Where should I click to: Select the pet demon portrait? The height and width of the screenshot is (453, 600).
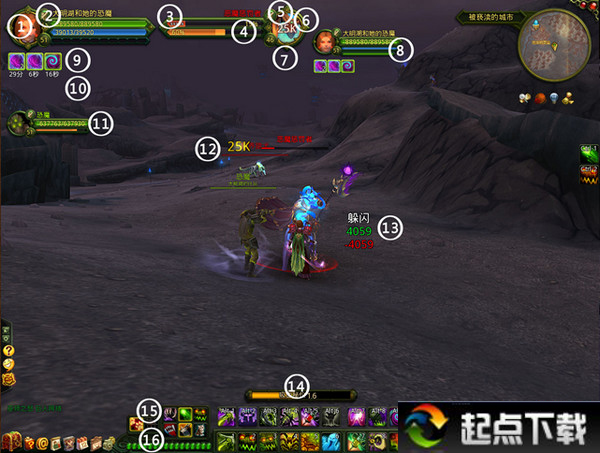click(18, 123)
